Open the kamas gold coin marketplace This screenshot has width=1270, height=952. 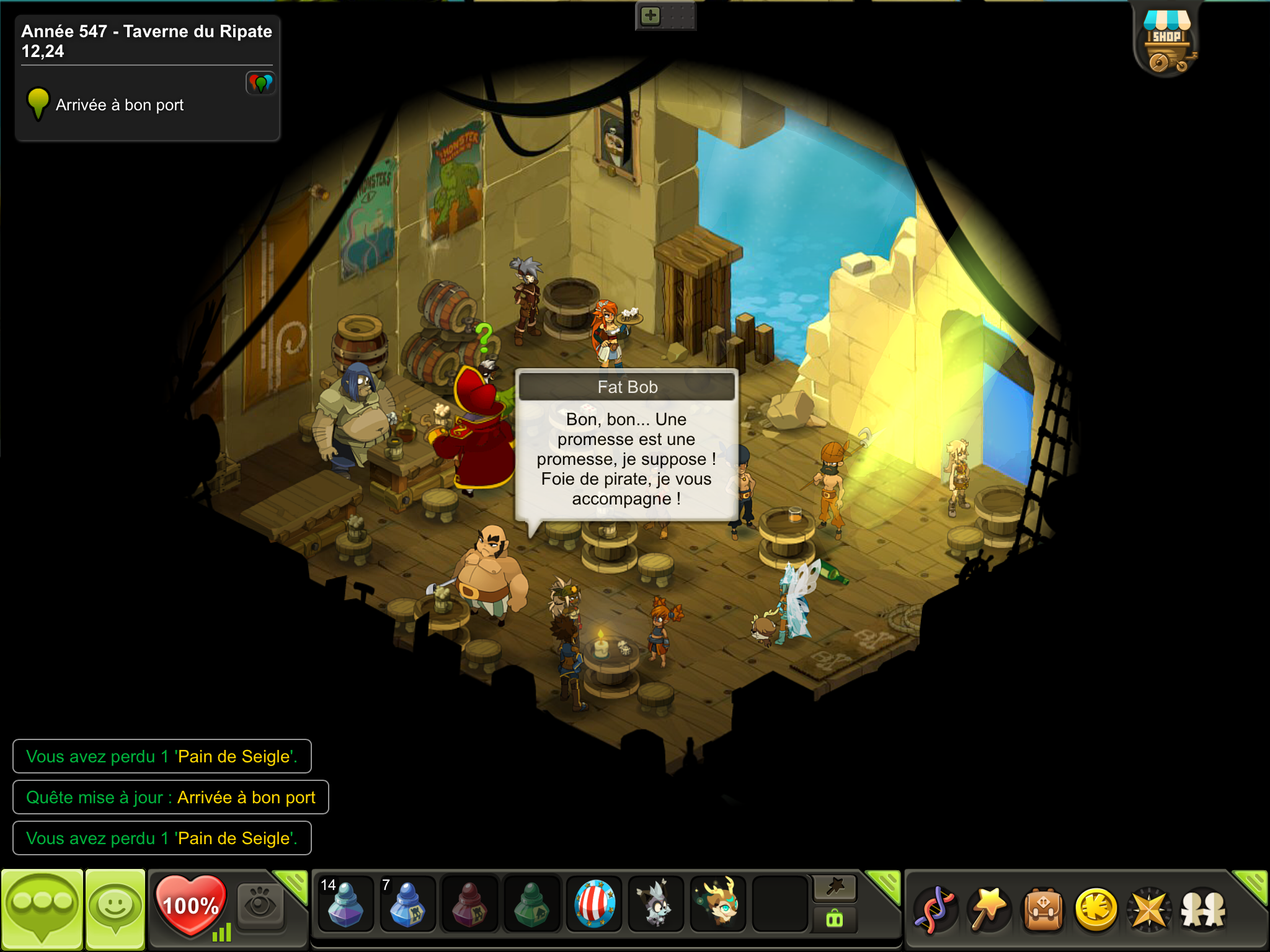tap(1096, 910)
